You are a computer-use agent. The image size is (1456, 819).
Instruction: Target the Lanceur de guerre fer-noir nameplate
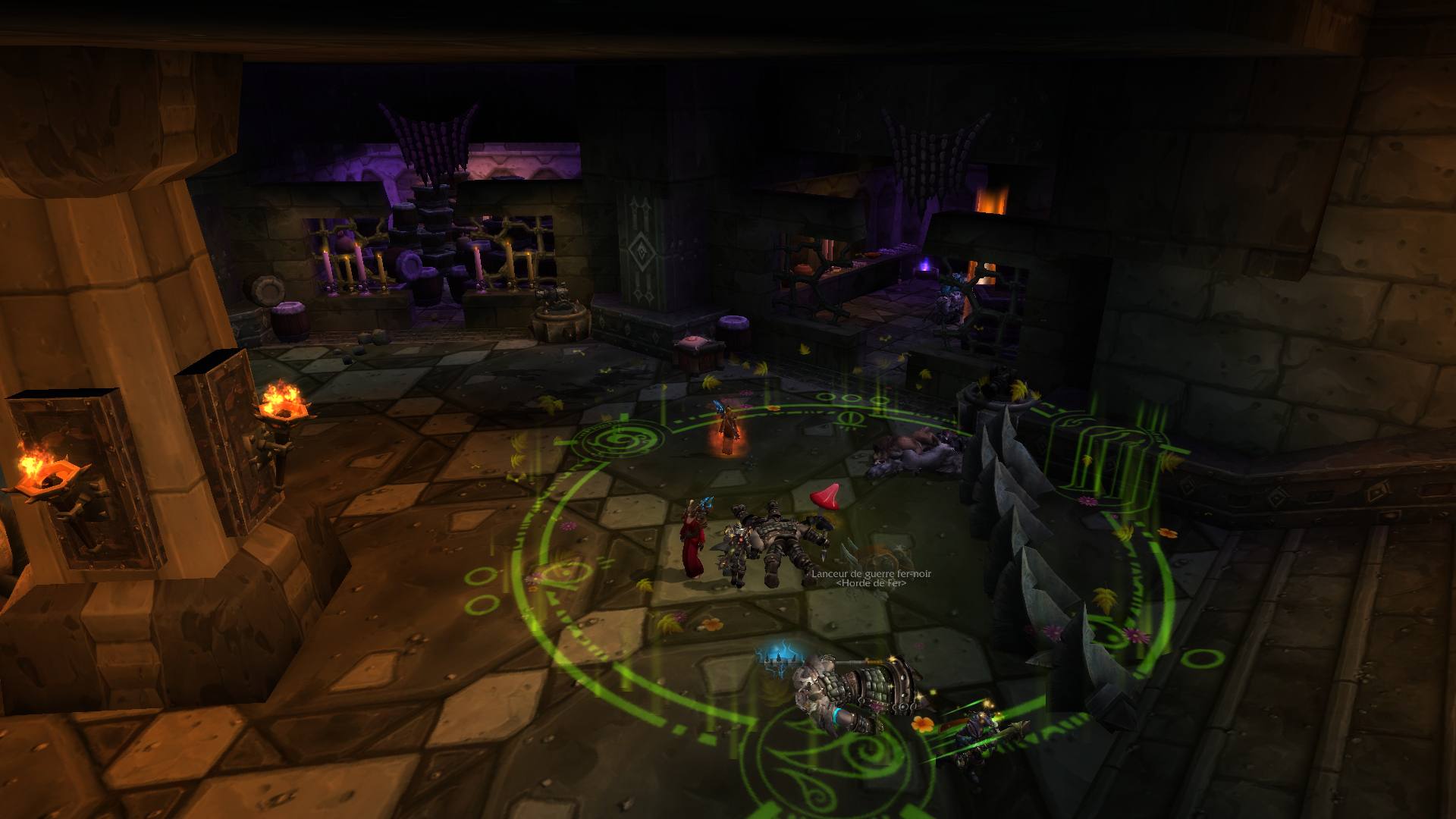point(871,574)
